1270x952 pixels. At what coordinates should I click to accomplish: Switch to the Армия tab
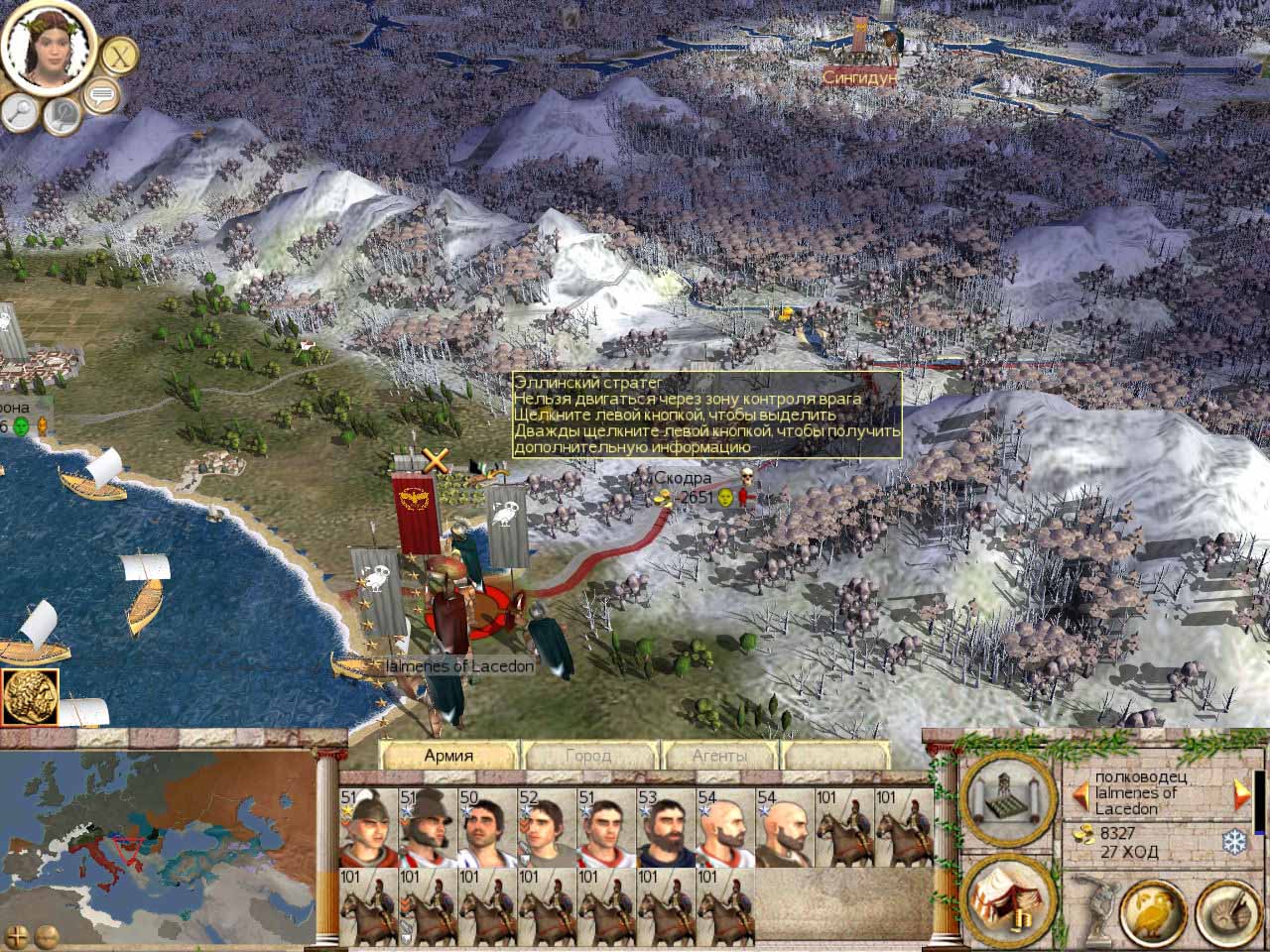click(x=448, y=756)
